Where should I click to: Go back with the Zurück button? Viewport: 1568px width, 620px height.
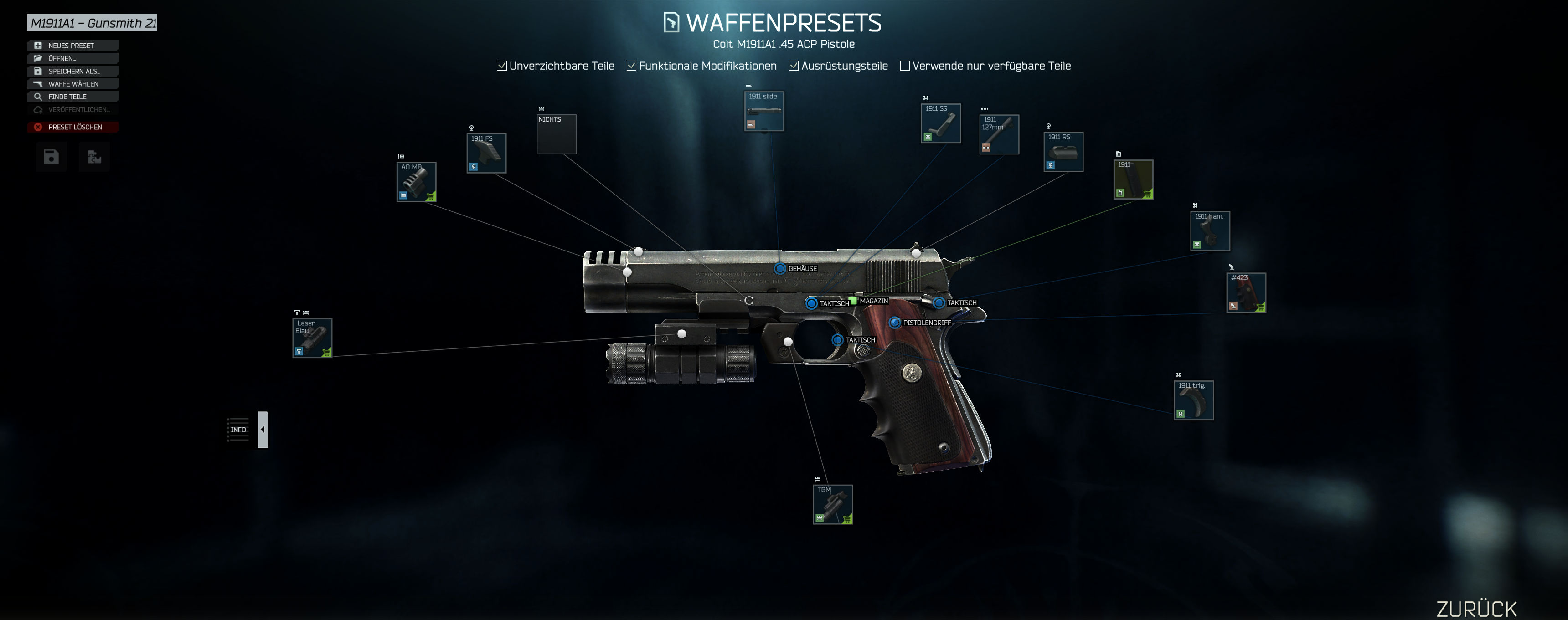click(1476, 609)
